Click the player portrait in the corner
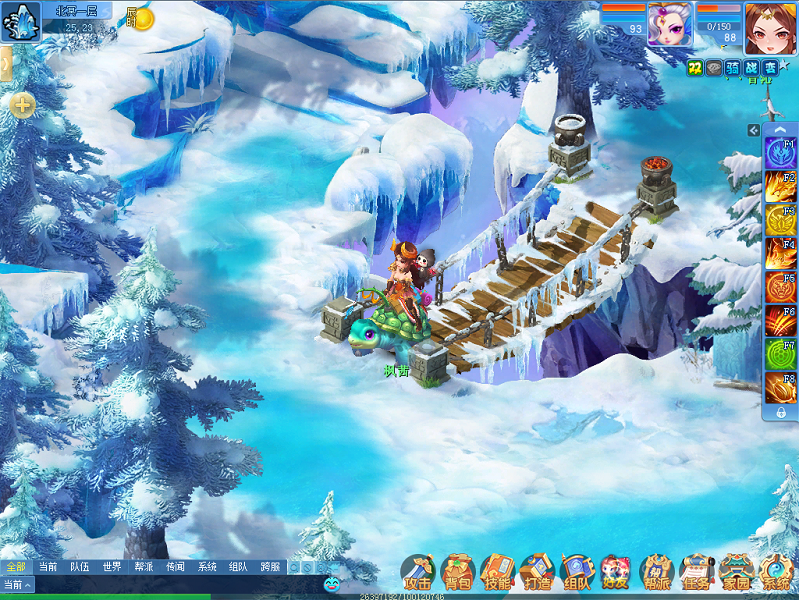799x600 pixels. (x=770, y=28)
